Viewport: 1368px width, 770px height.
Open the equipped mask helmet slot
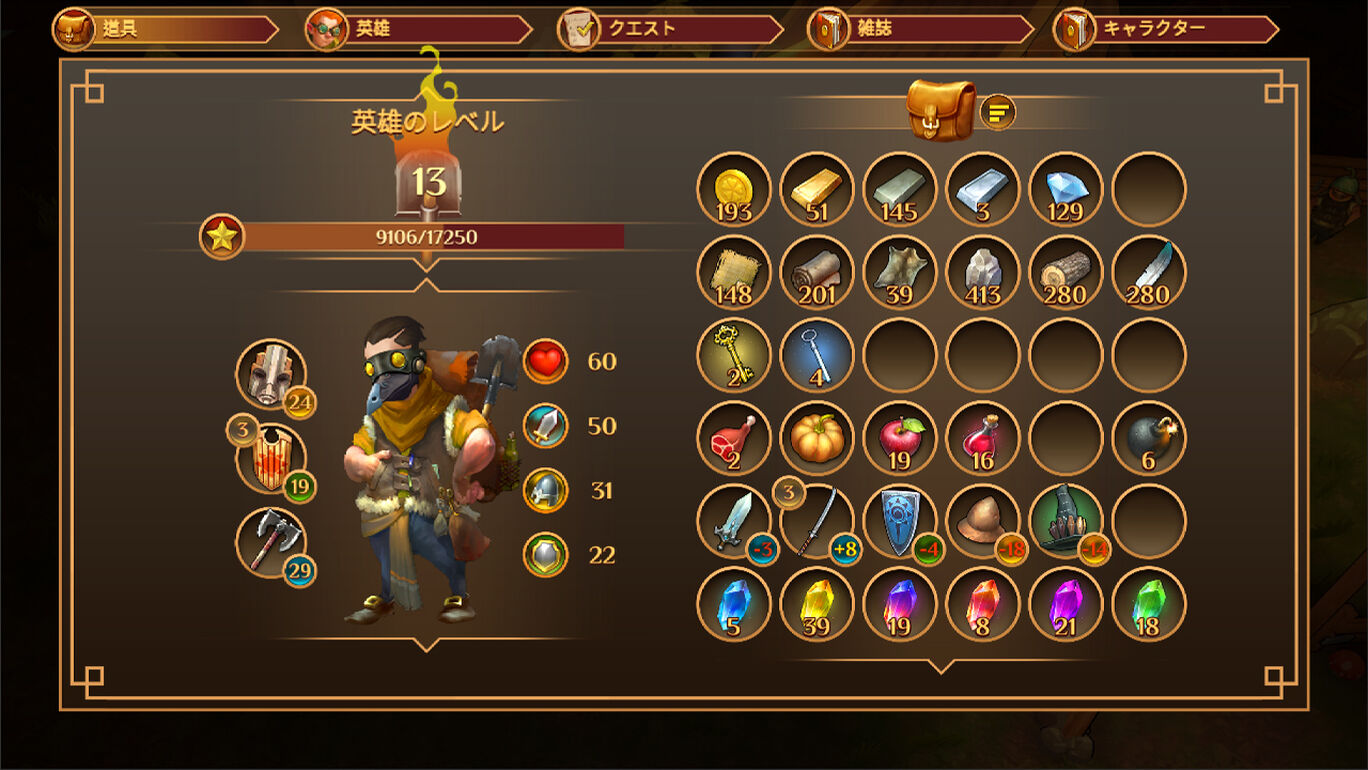click(270, 374)
